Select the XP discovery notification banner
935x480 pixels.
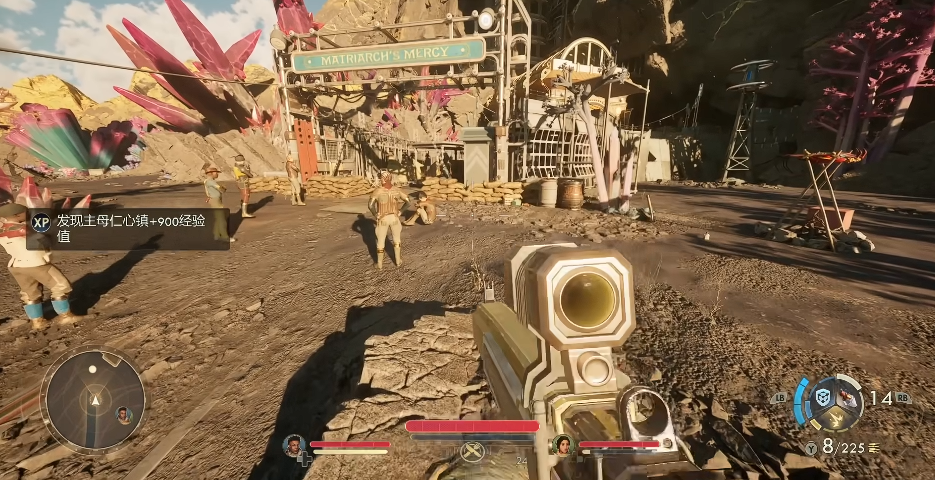point(128,228)
